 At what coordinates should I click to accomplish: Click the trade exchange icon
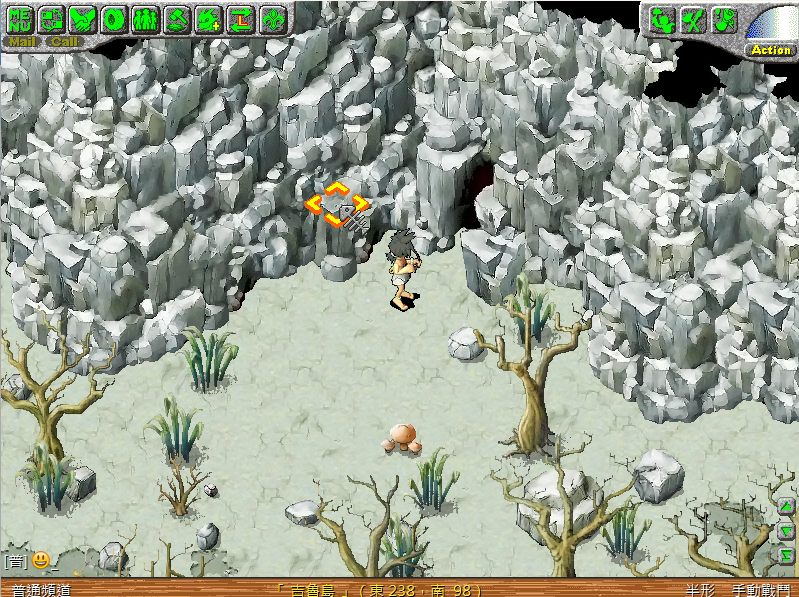tap(52, 17)
